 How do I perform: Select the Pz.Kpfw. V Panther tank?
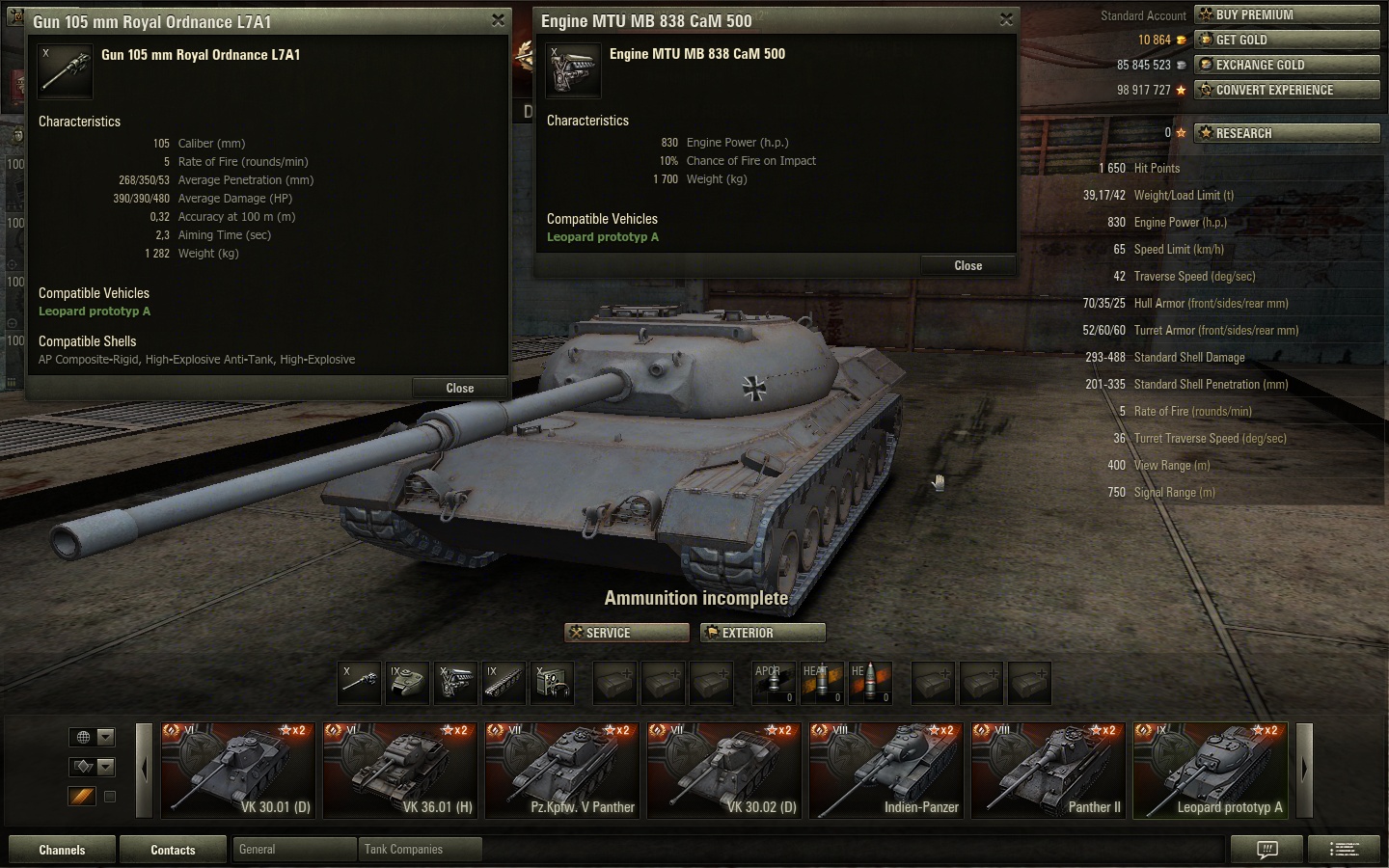(x=561, y=771)
